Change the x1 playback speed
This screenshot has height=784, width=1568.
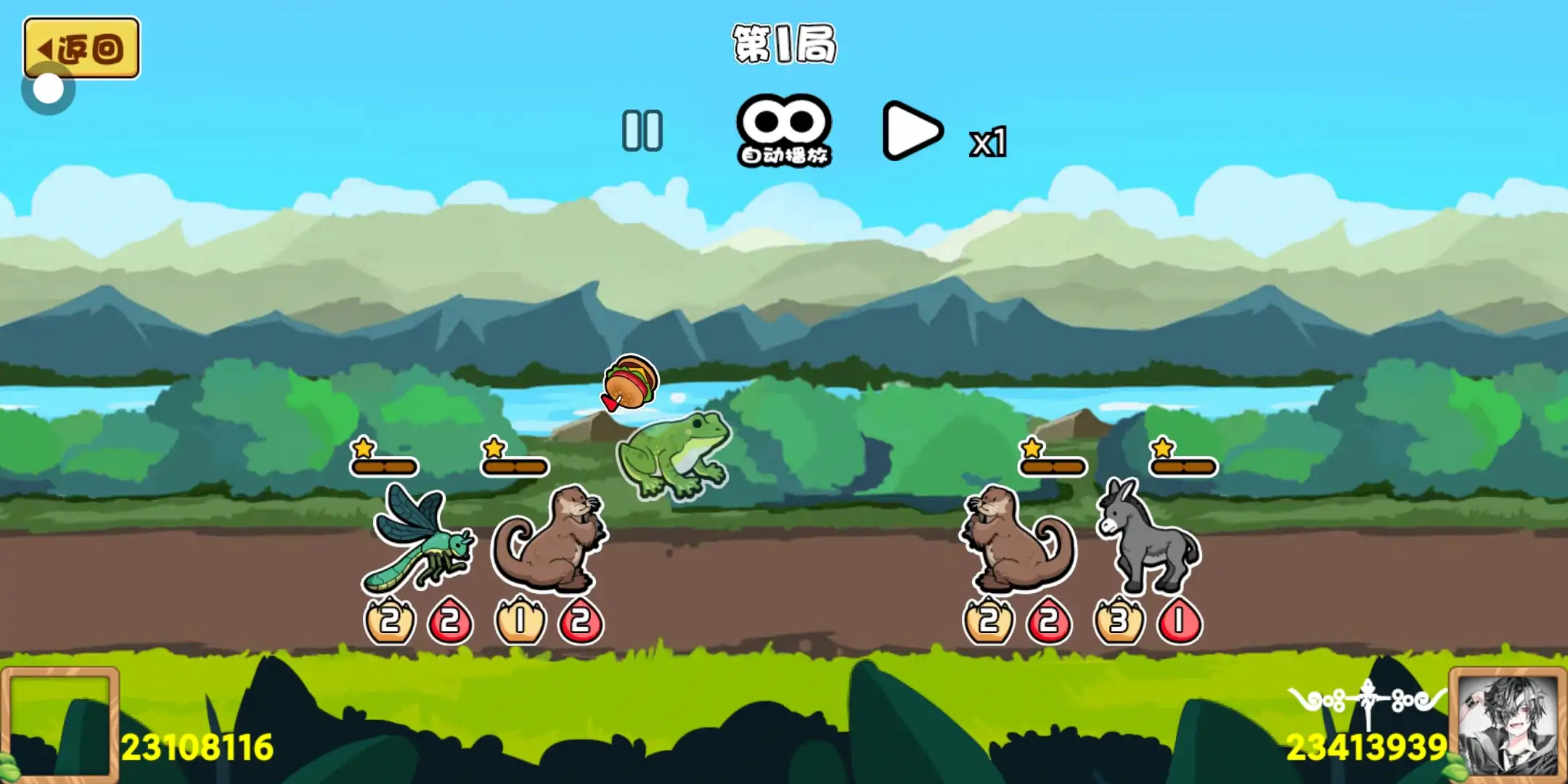[x=989, y=142]
